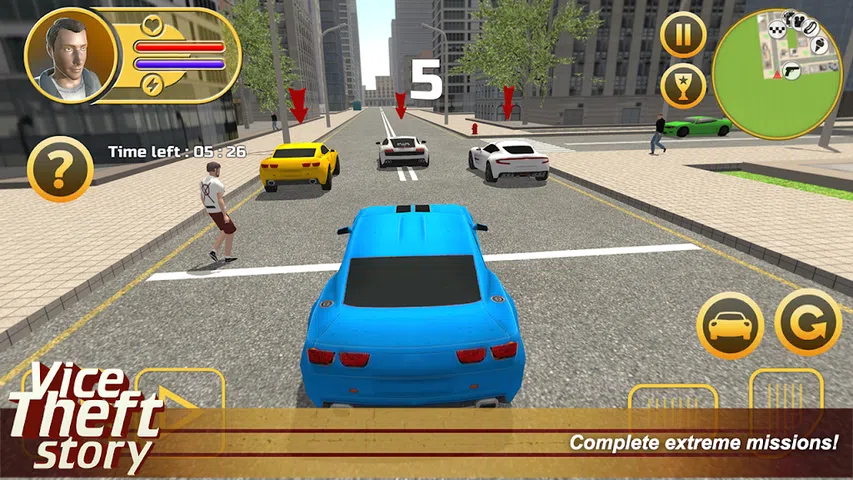The width and height of the screenshot is (853, 480).
Task: Open the trophy achievements button
Action: coord(683,87)
